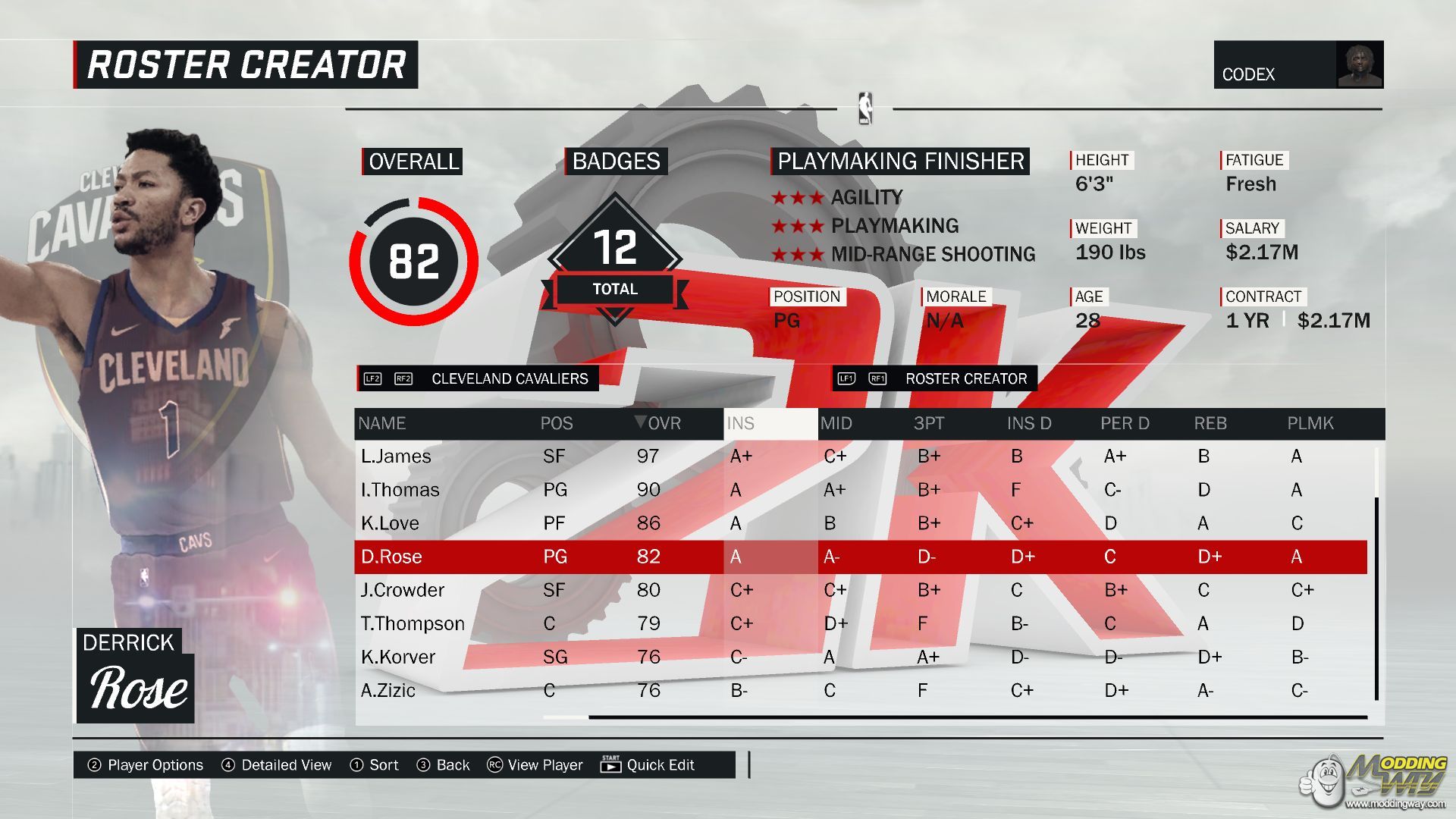Sort by the REB column header
The image size is (1456, 819).
click(1210, 424)
